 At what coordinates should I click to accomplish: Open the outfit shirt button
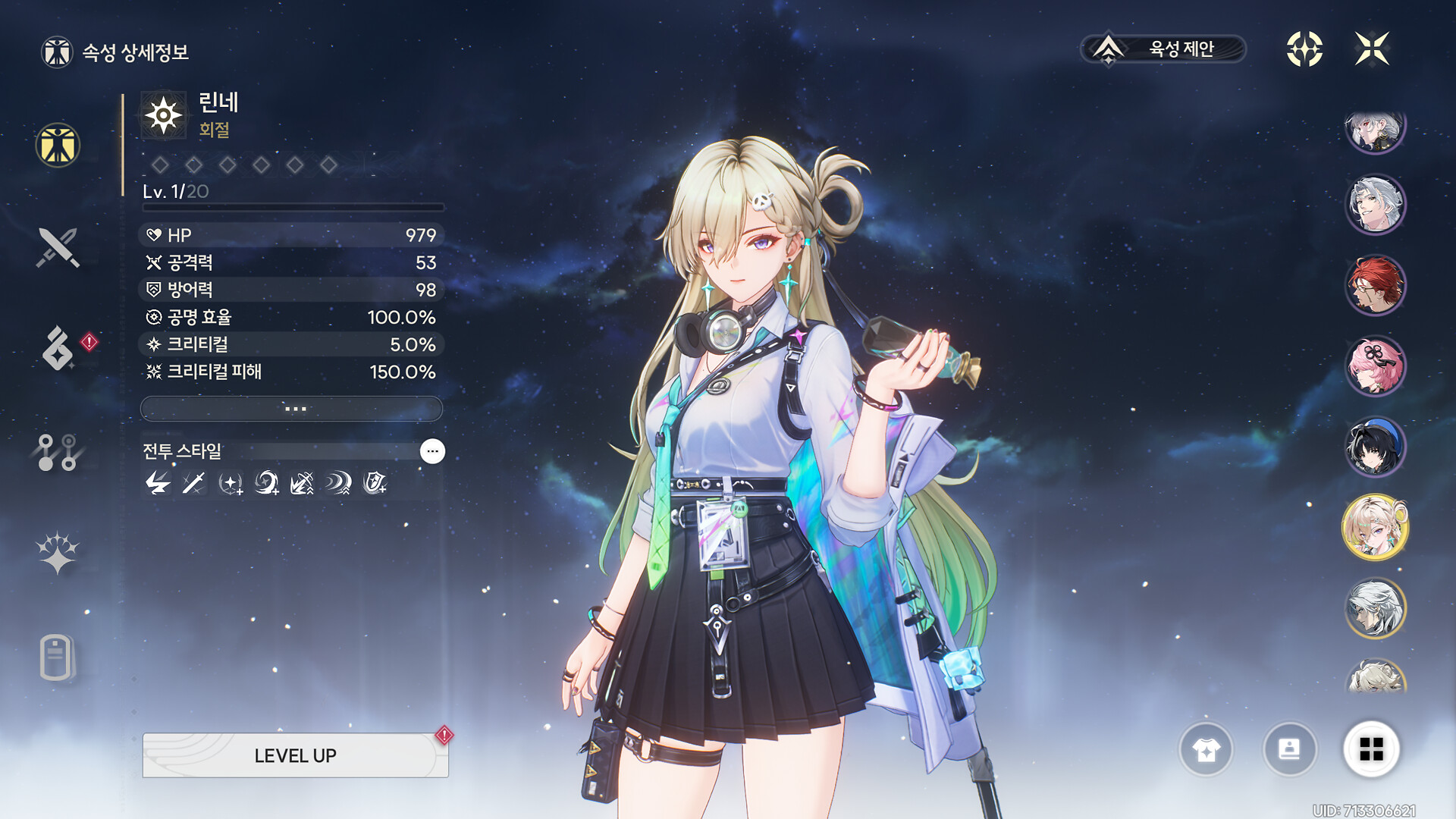(1206, 750)
